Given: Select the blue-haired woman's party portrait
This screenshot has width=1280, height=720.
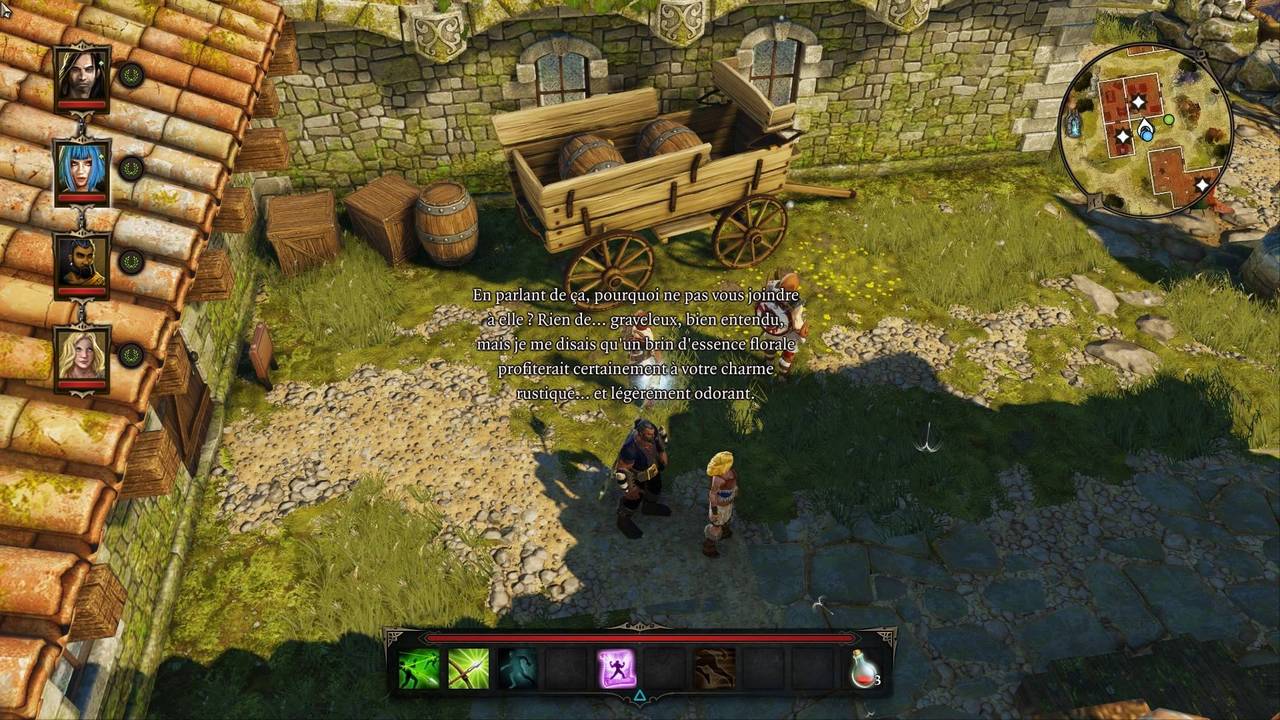Looking at the screenshot, I should pyautogui.click(x=82, y=168).
